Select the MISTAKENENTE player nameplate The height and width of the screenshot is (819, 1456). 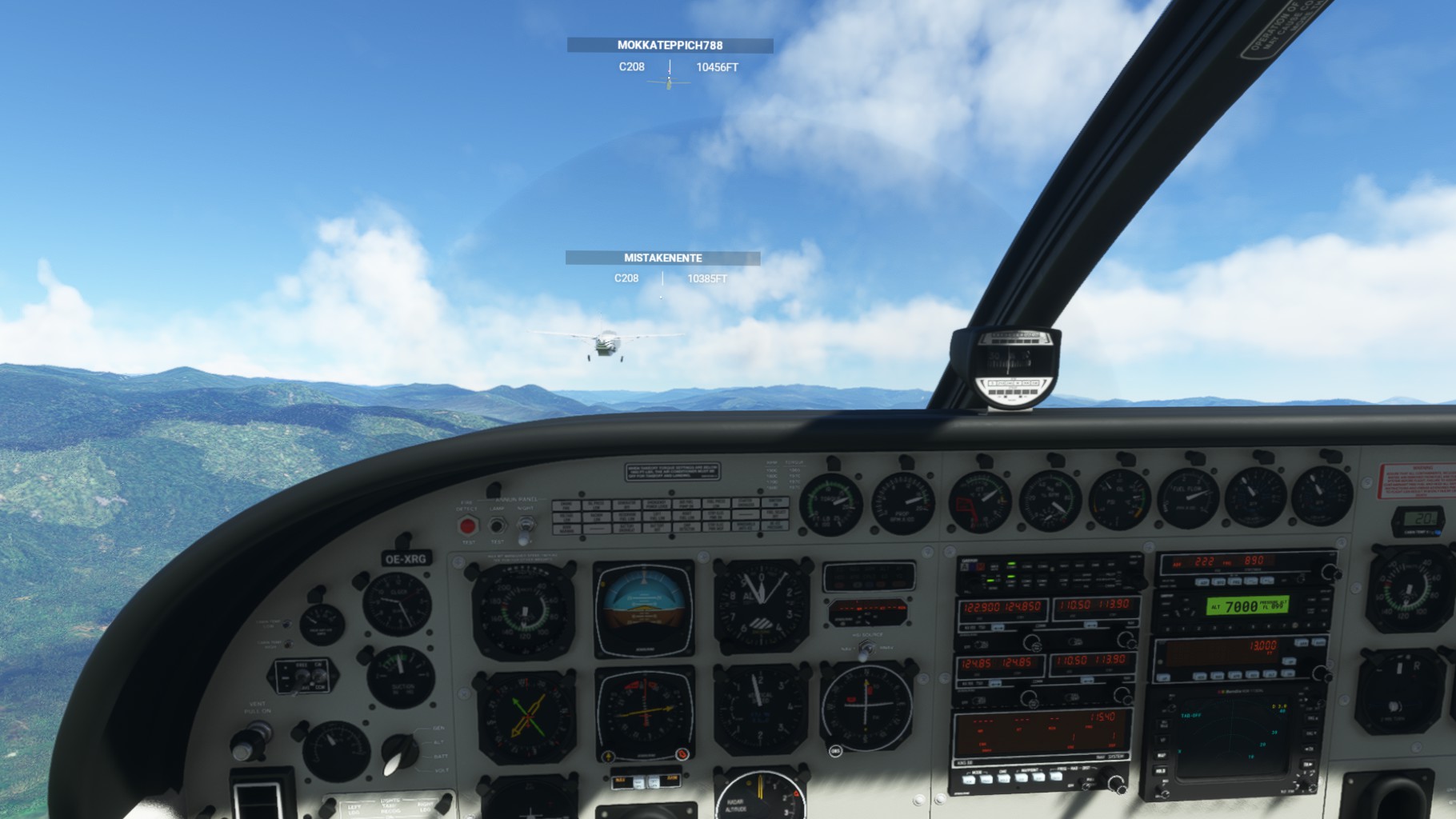[x=662, y=258]
